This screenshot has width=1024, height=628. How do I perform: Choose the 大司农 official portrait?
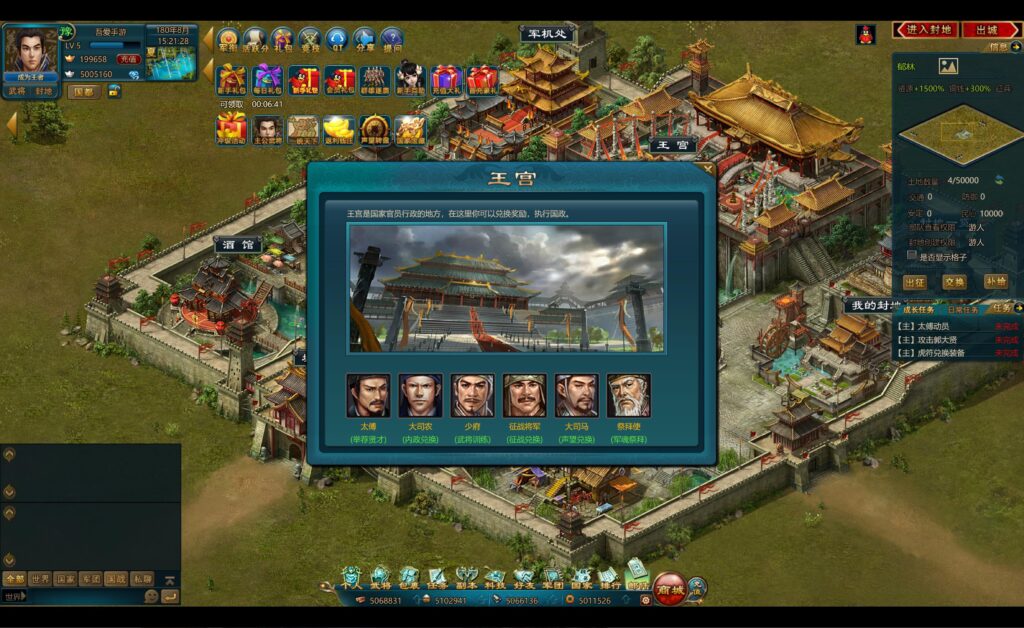(420, 395)
